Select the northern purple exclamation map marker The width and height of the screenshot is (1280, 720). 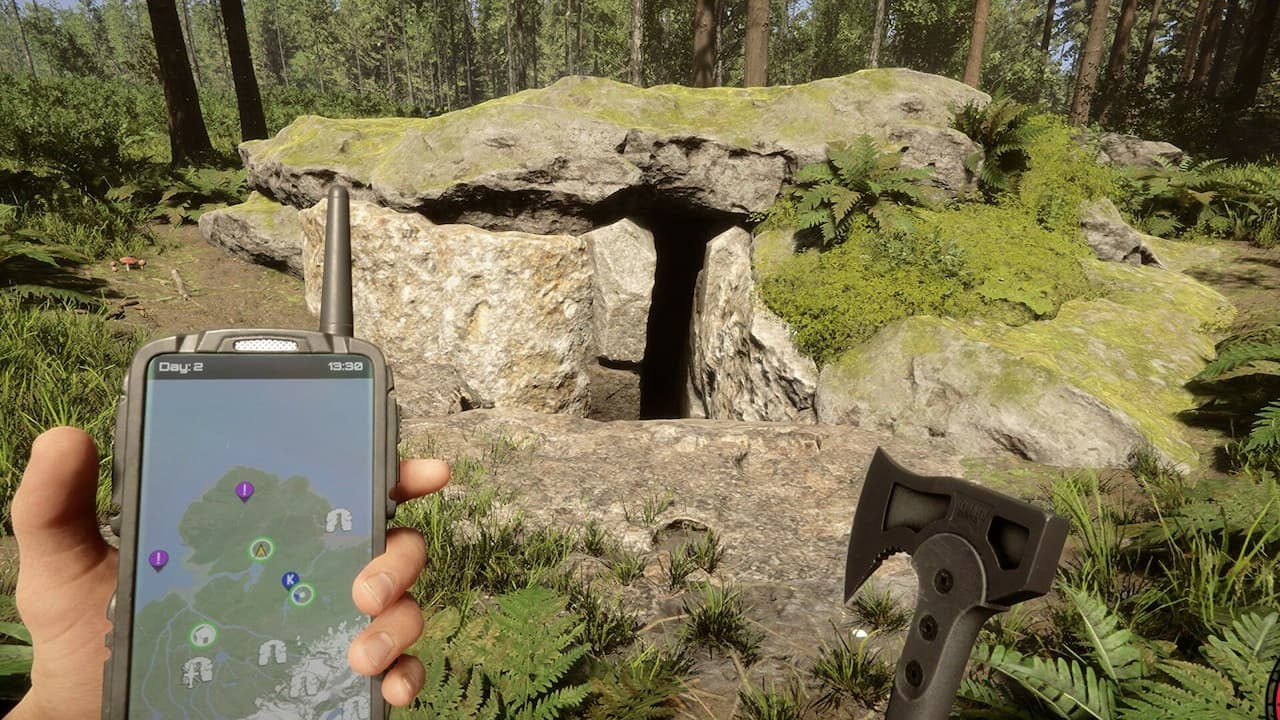(243, 490)
